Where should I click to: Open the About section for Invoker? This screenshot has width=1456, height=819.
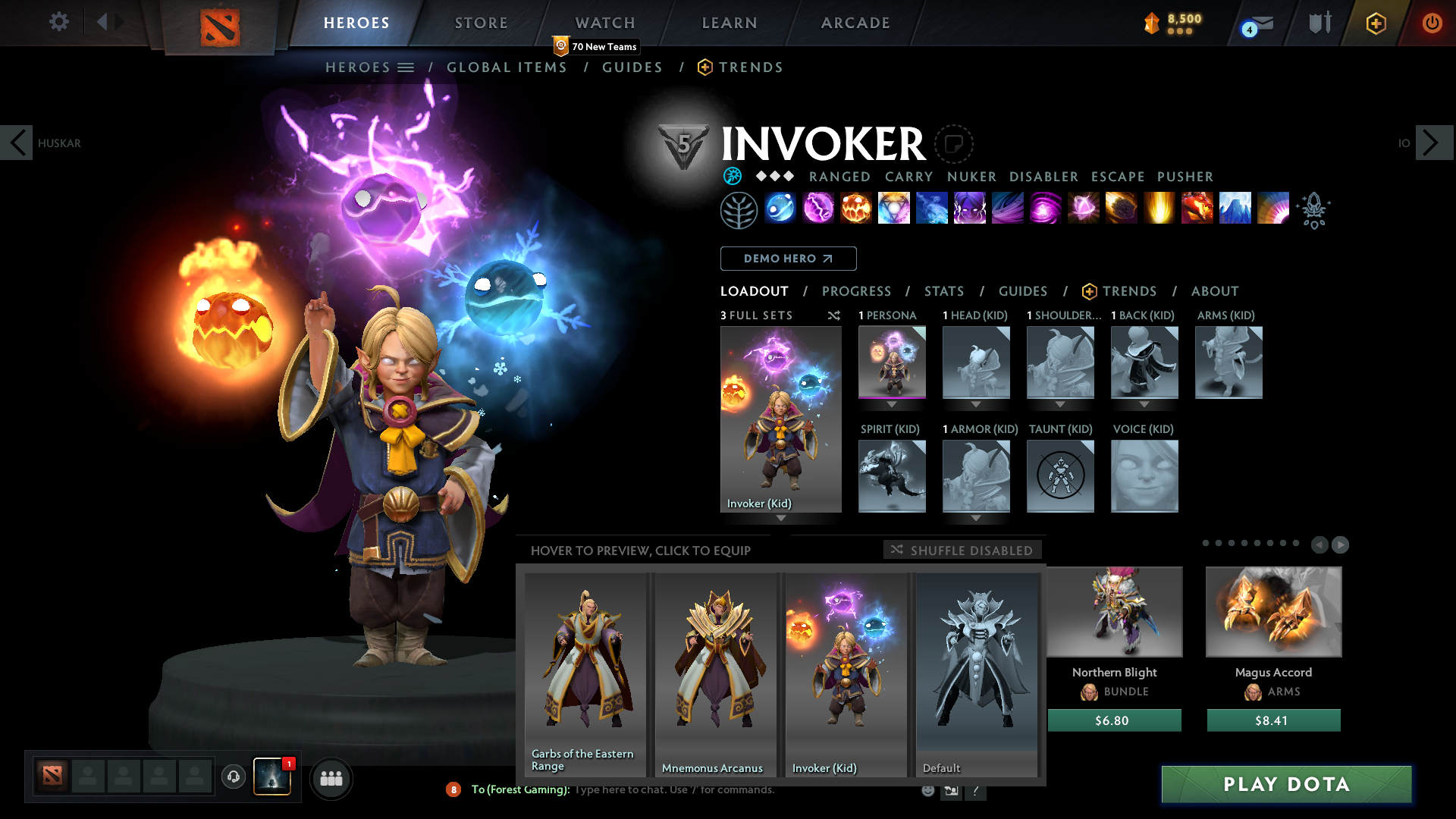click(x=1214, y=291)
